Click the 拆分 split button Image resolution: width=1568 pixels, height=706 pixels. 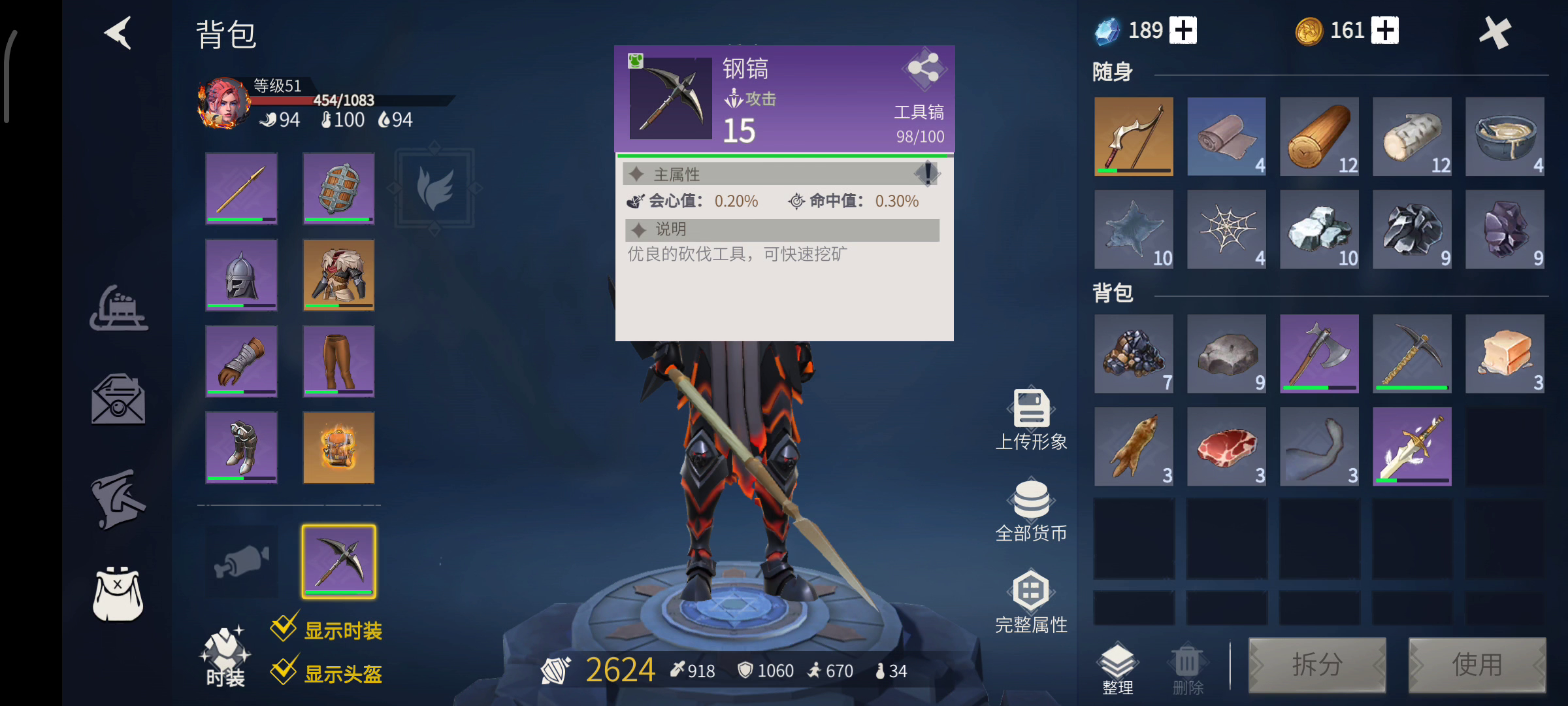(x=1317, y=665)
